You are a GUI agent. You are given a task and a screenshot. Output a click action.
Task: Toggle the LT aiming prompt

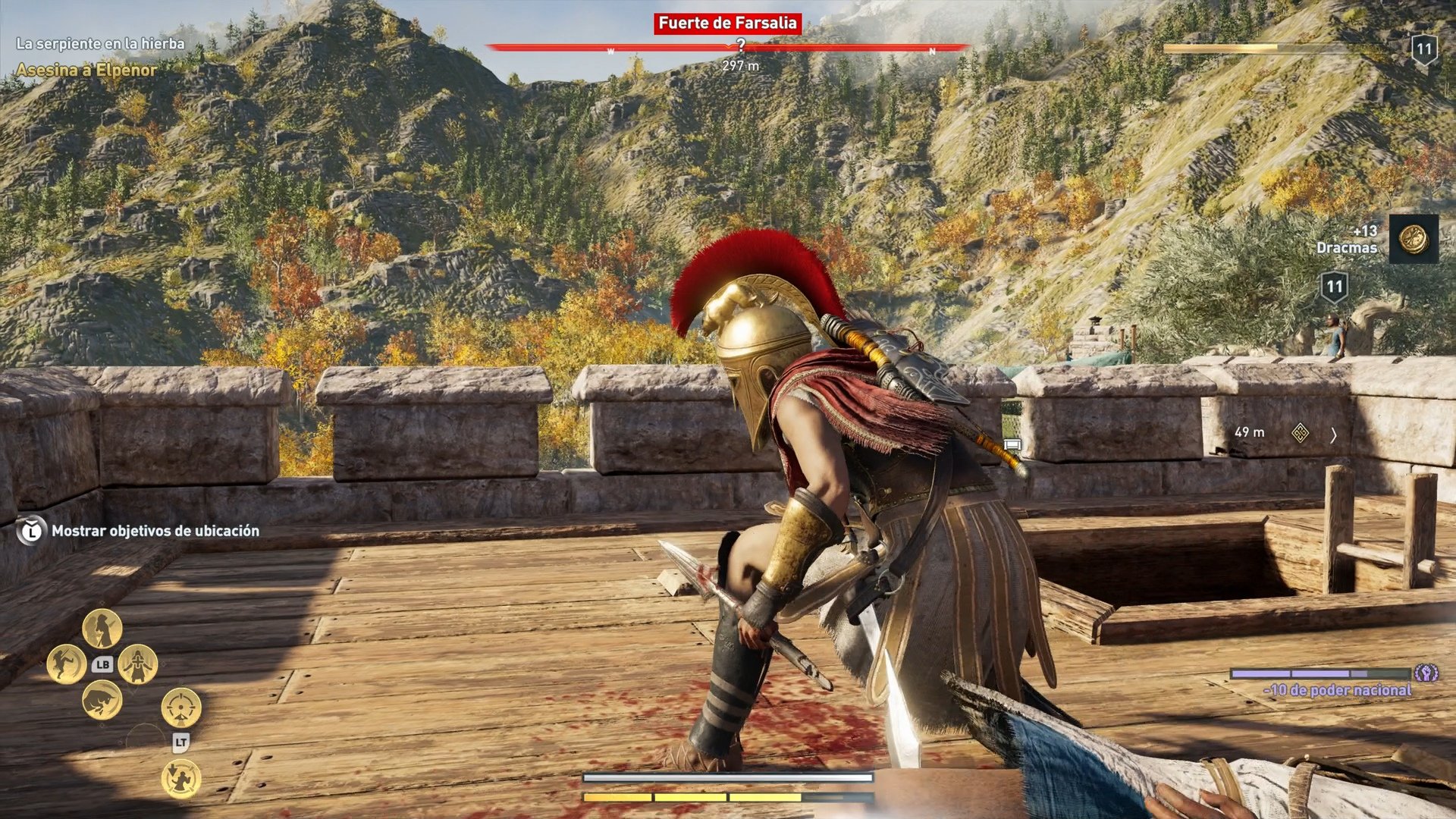pyautogui.click(x=181, y=742)
